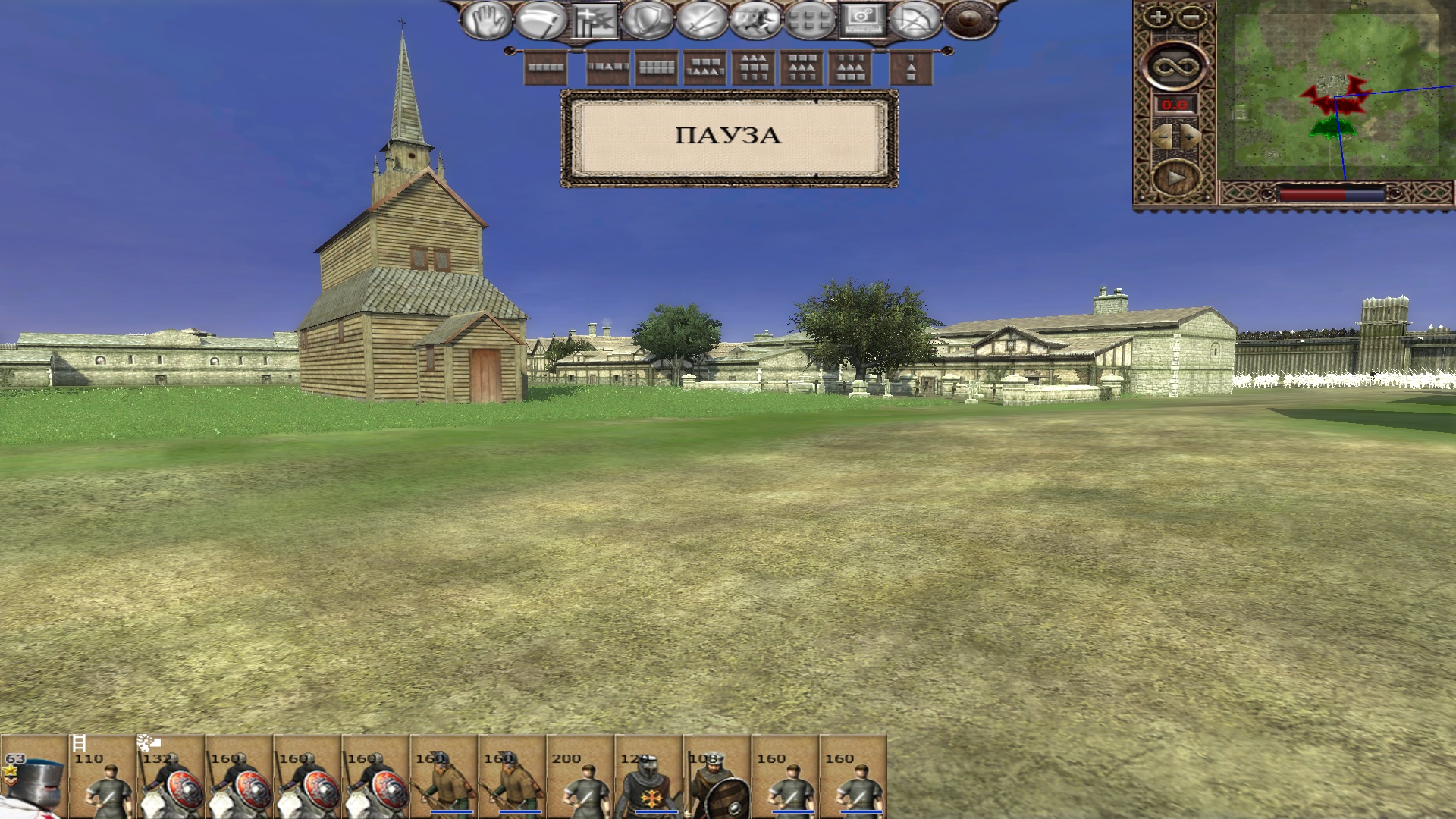
Task: Select the withdraw white flag button
Action: tap(540, 20)
